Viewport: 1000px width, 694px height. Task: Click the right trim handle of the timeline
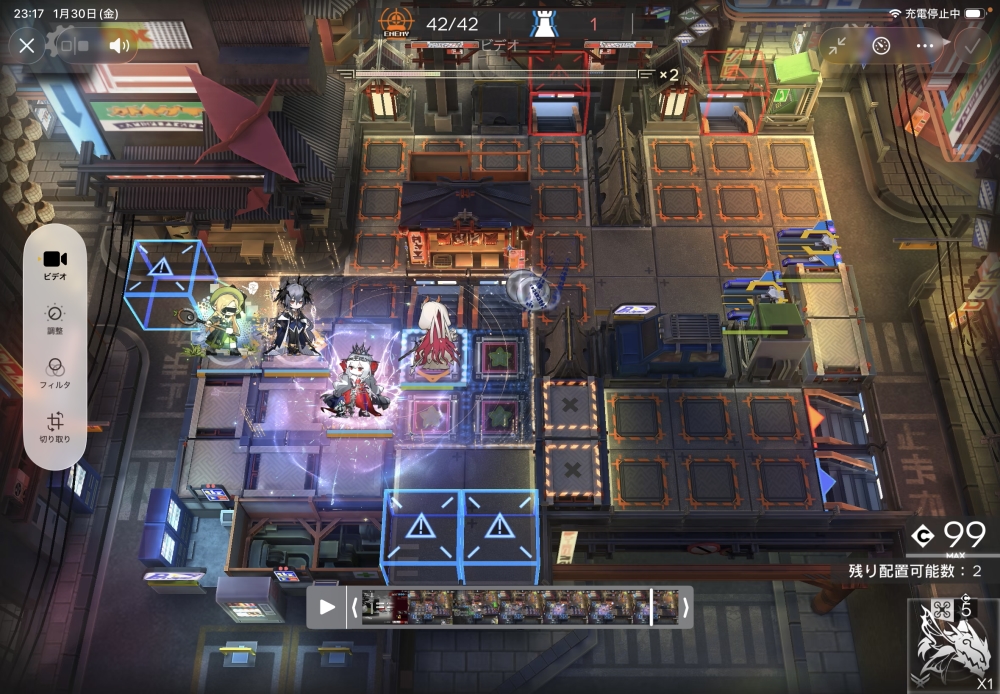click(x=685, y=606)
